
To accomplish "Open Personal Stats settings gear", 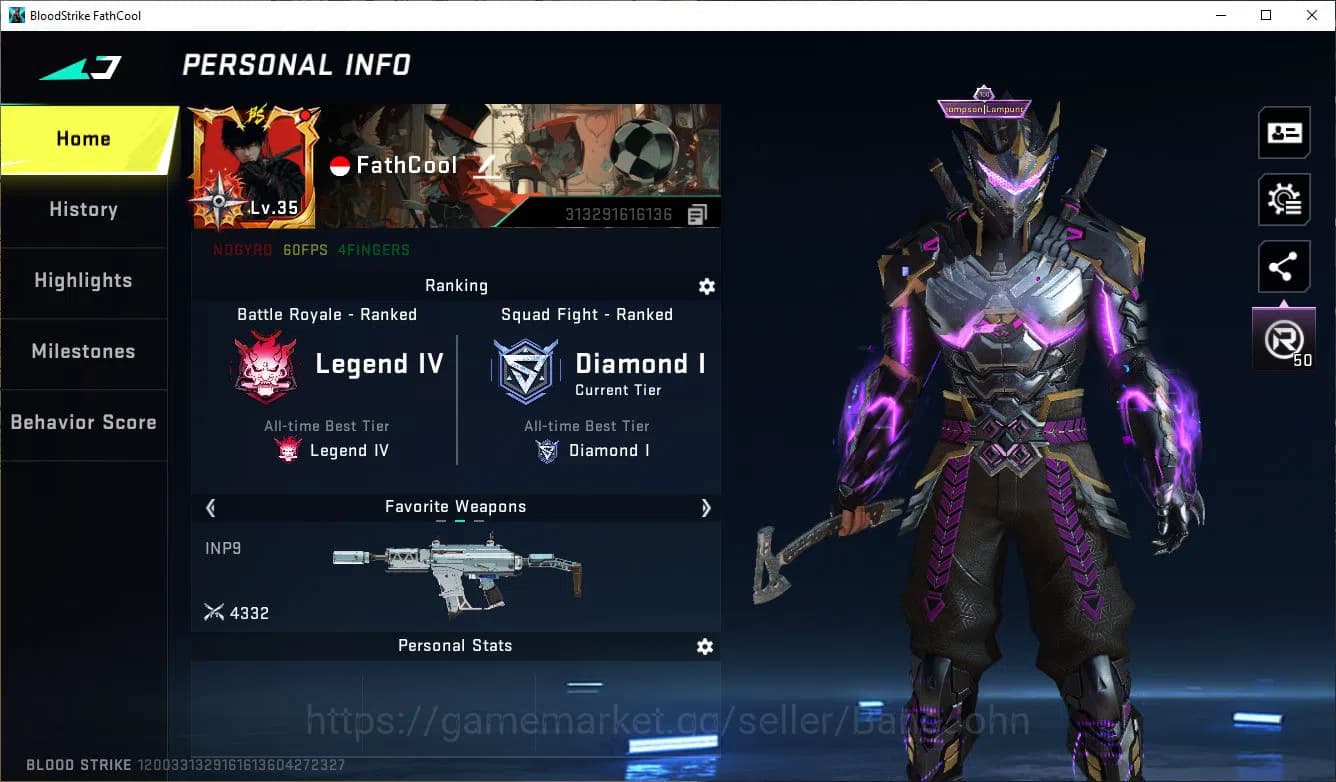I will click(x=704, y=646).
